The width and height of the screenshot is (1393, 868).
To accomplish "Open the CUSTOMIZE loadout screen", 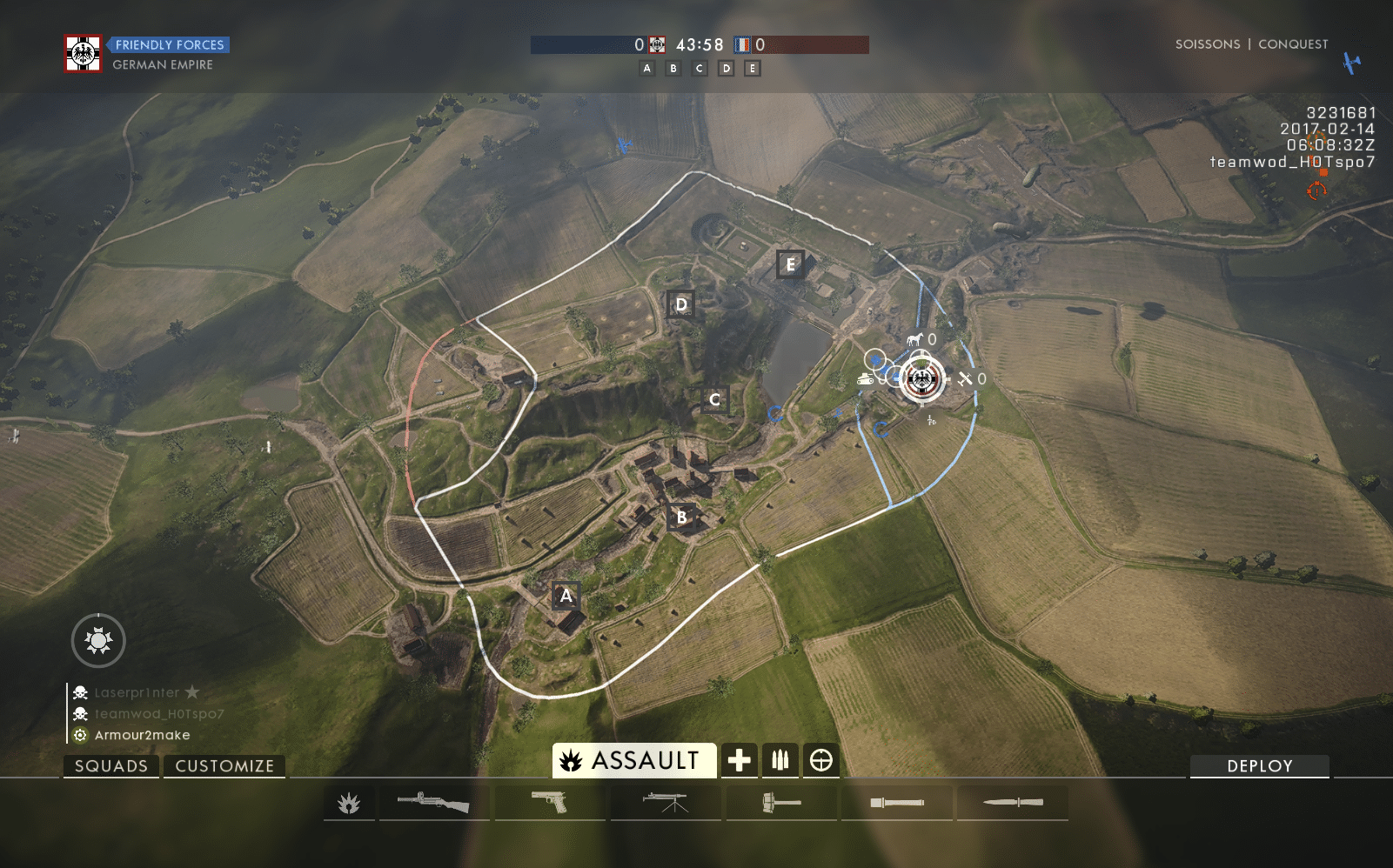I will (224, 765).
